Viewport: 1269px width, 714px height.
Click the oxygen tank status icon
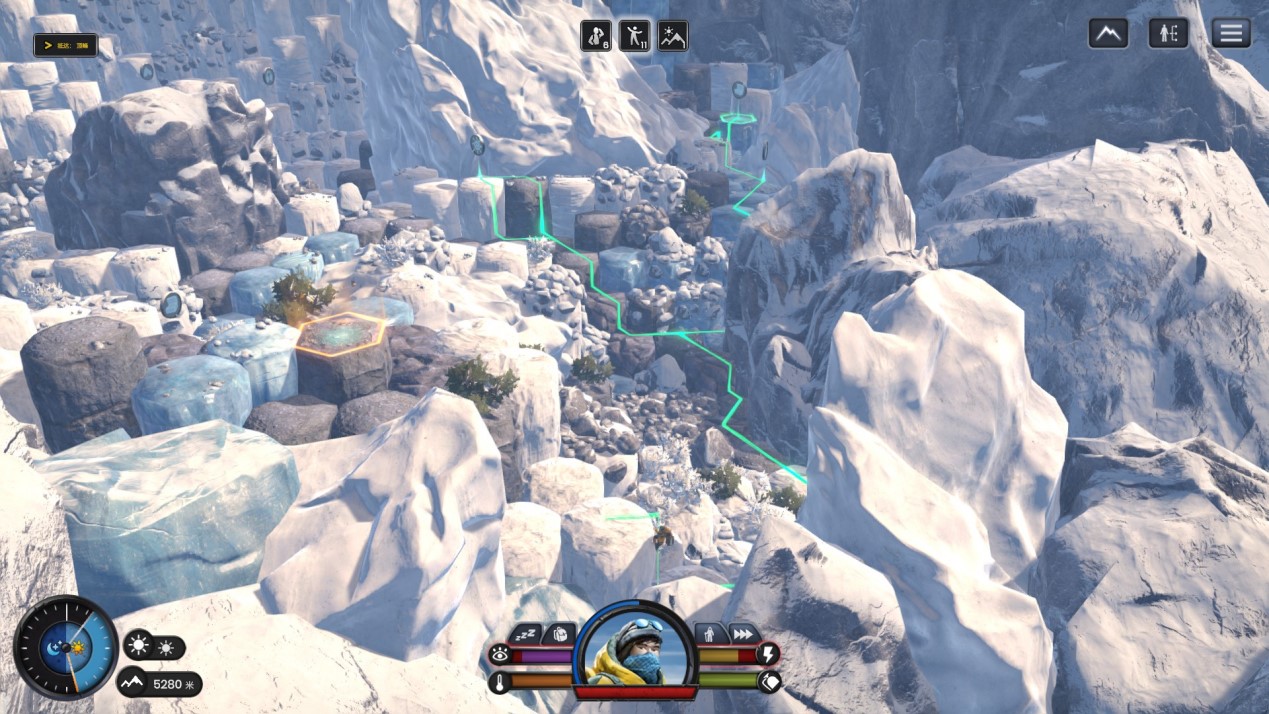point(768,682)
